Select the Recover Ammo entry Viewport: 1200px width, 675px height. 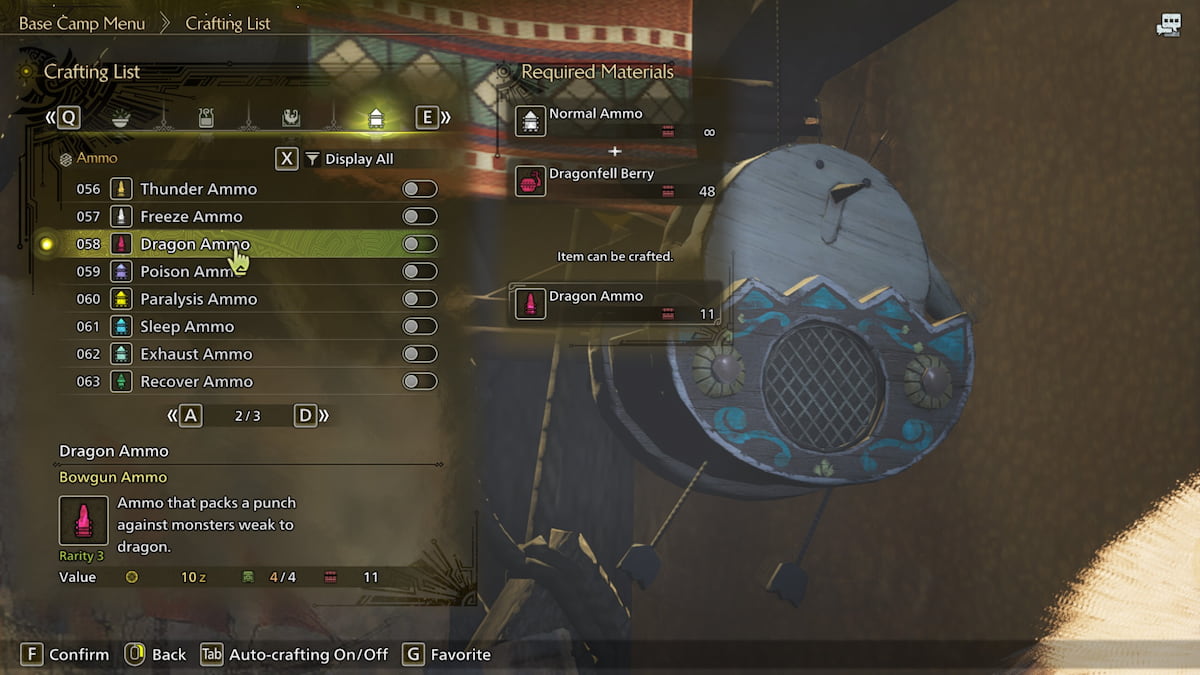point(196,381)
